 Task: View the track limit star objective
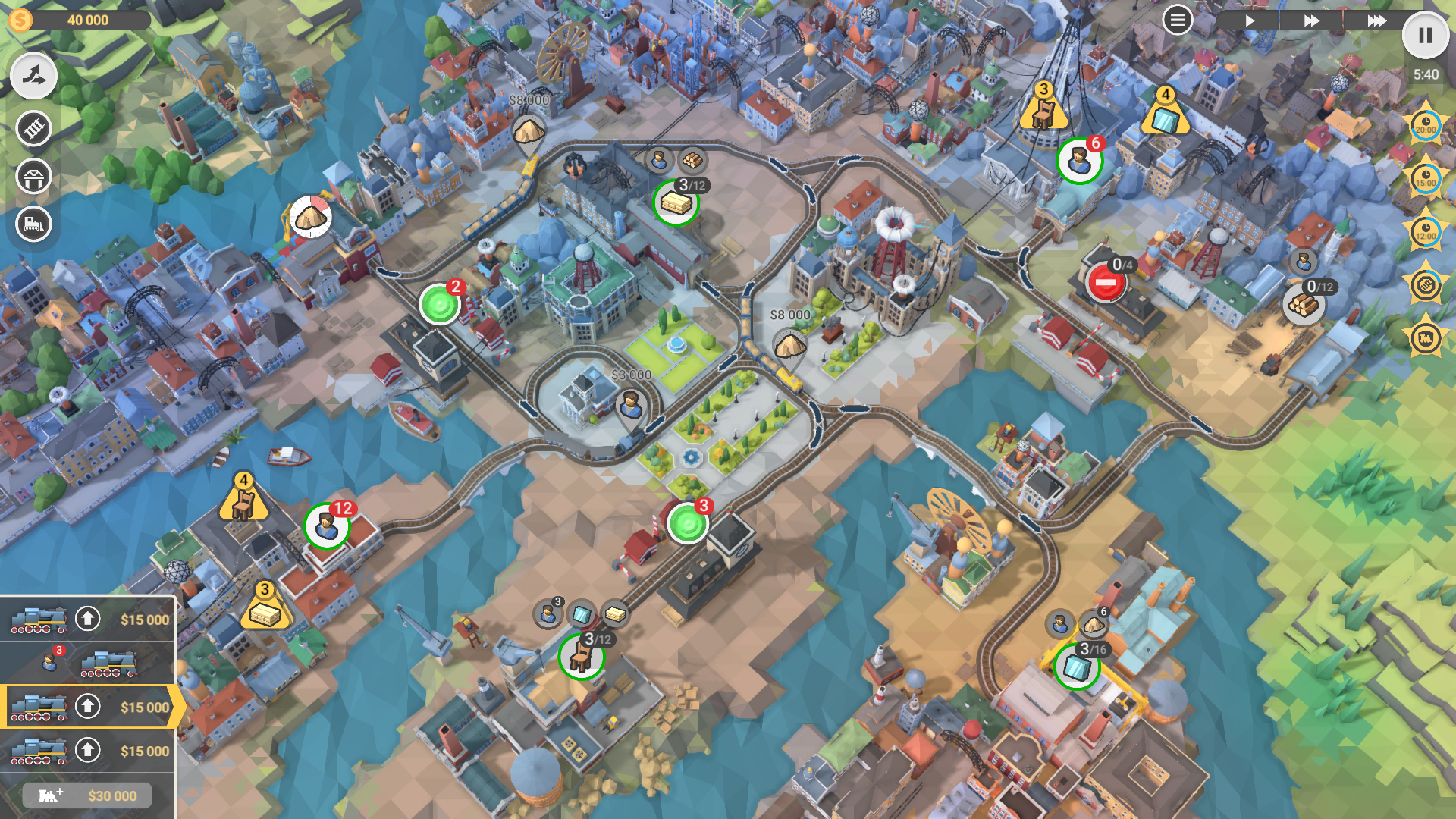point(1425,285)
